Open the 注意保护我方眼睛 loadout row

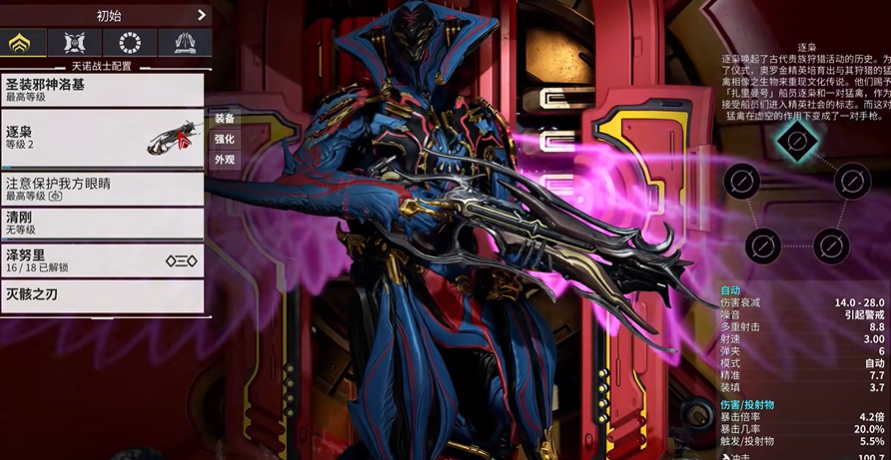point(100,189)
